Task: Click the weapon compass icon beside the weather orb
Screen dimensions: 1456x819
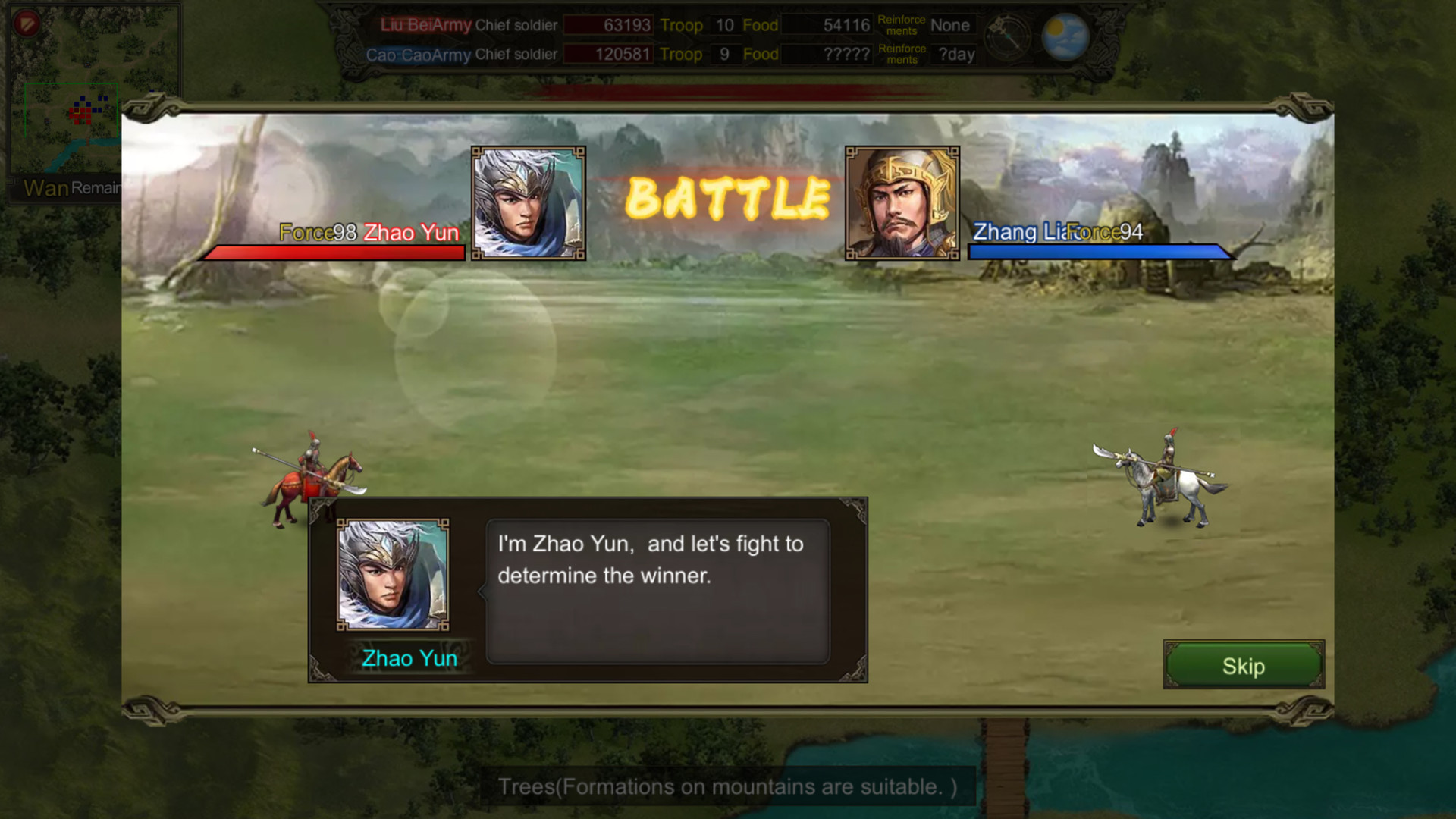Action: pos(1008,36)
